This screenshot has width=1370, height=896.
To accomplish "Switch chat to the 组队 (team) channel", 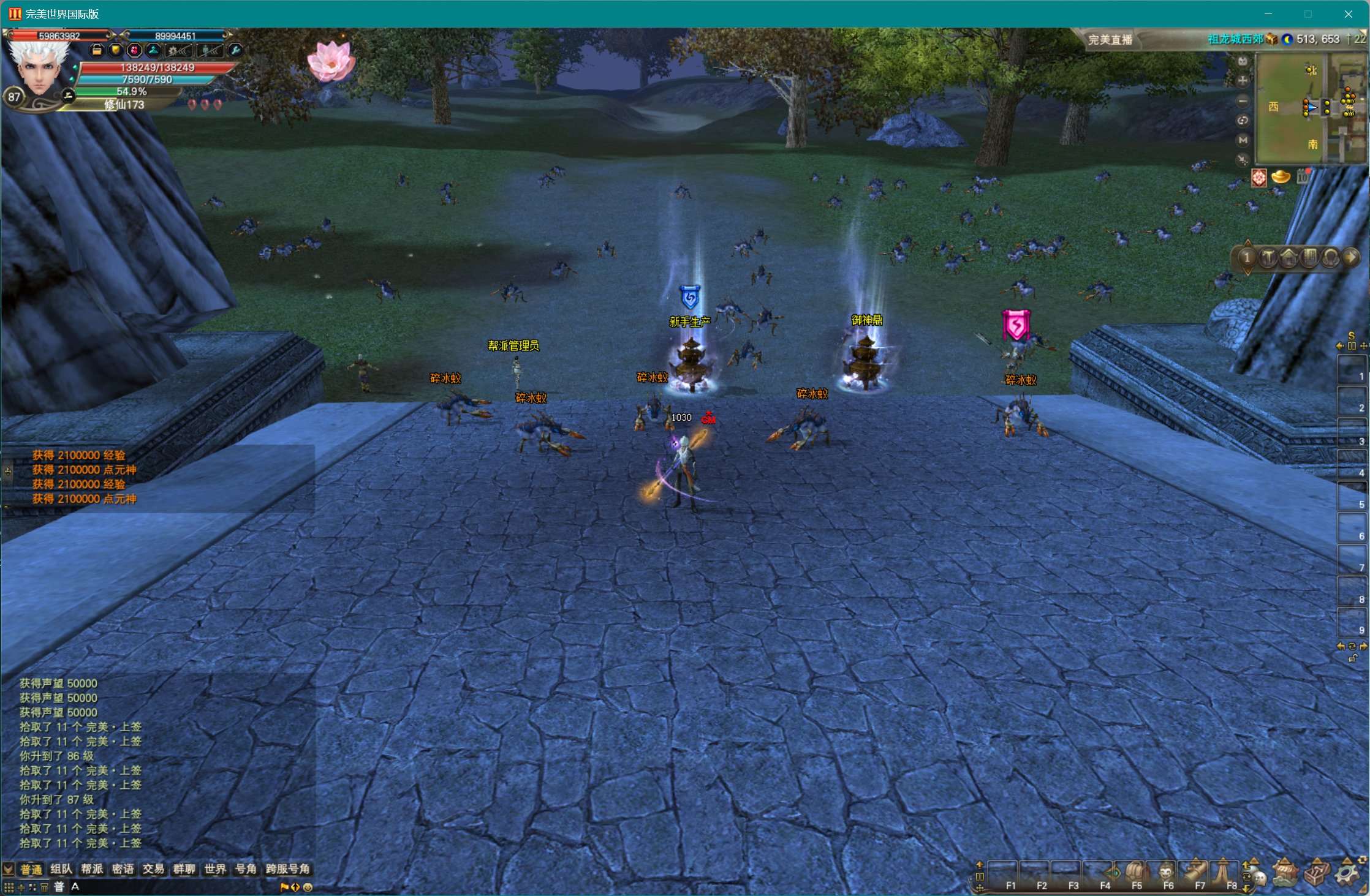I will tap(61, 869).
